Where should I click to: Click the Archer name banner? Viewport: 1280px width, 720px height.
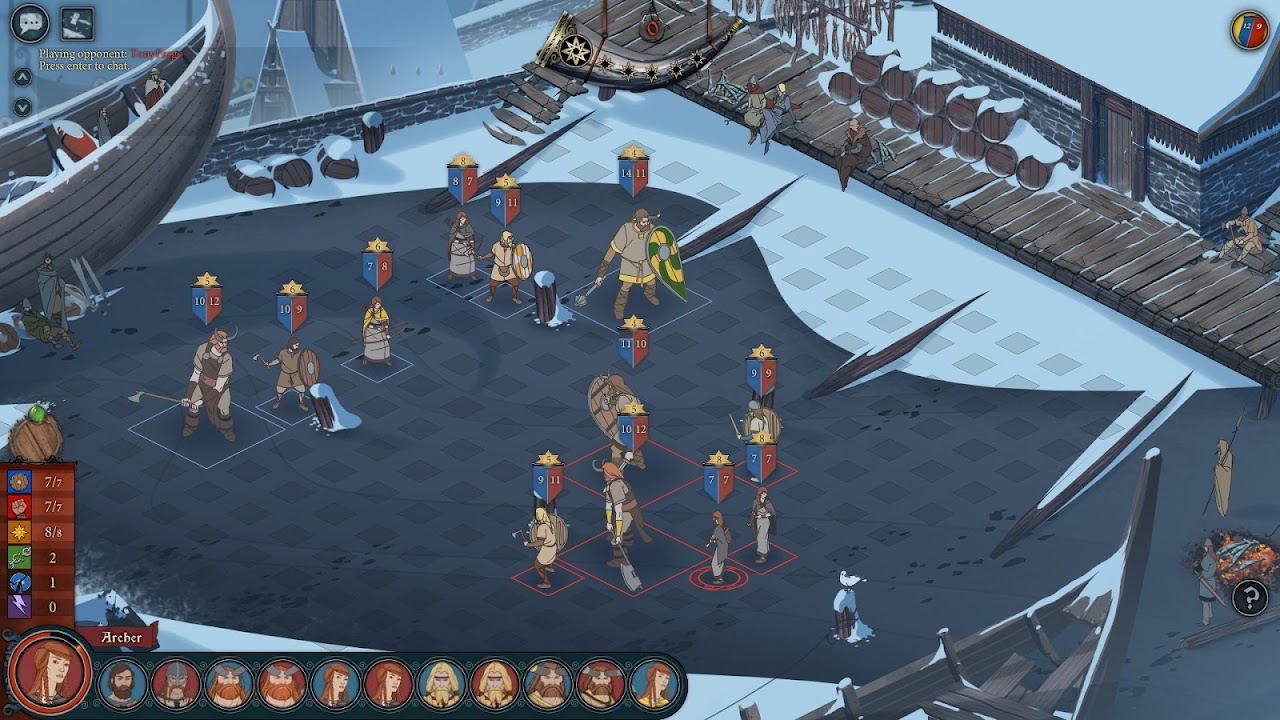point(120,637)
